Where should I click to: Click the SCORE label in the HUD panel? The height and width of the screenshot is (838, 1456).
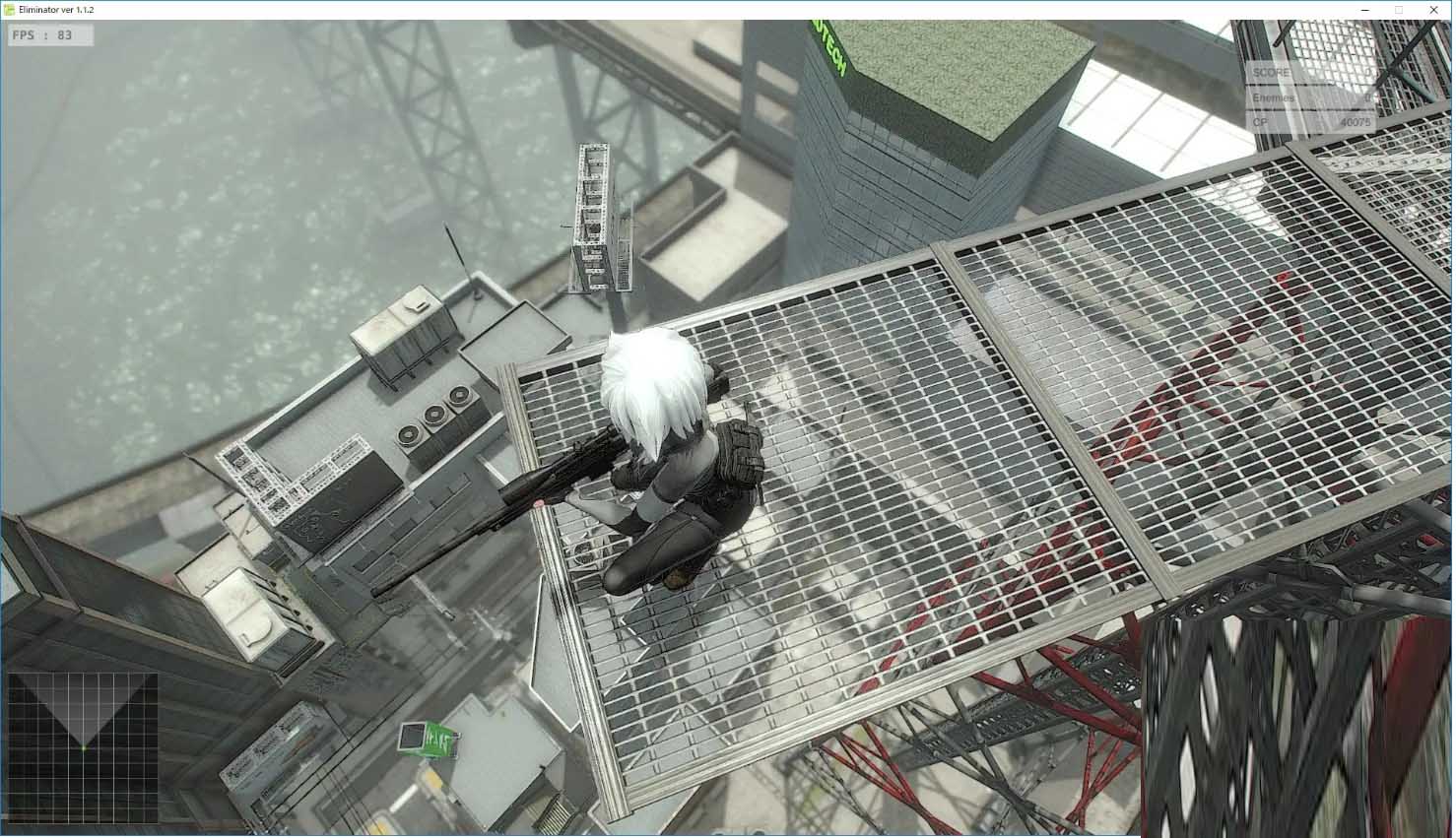point(1271,72)
